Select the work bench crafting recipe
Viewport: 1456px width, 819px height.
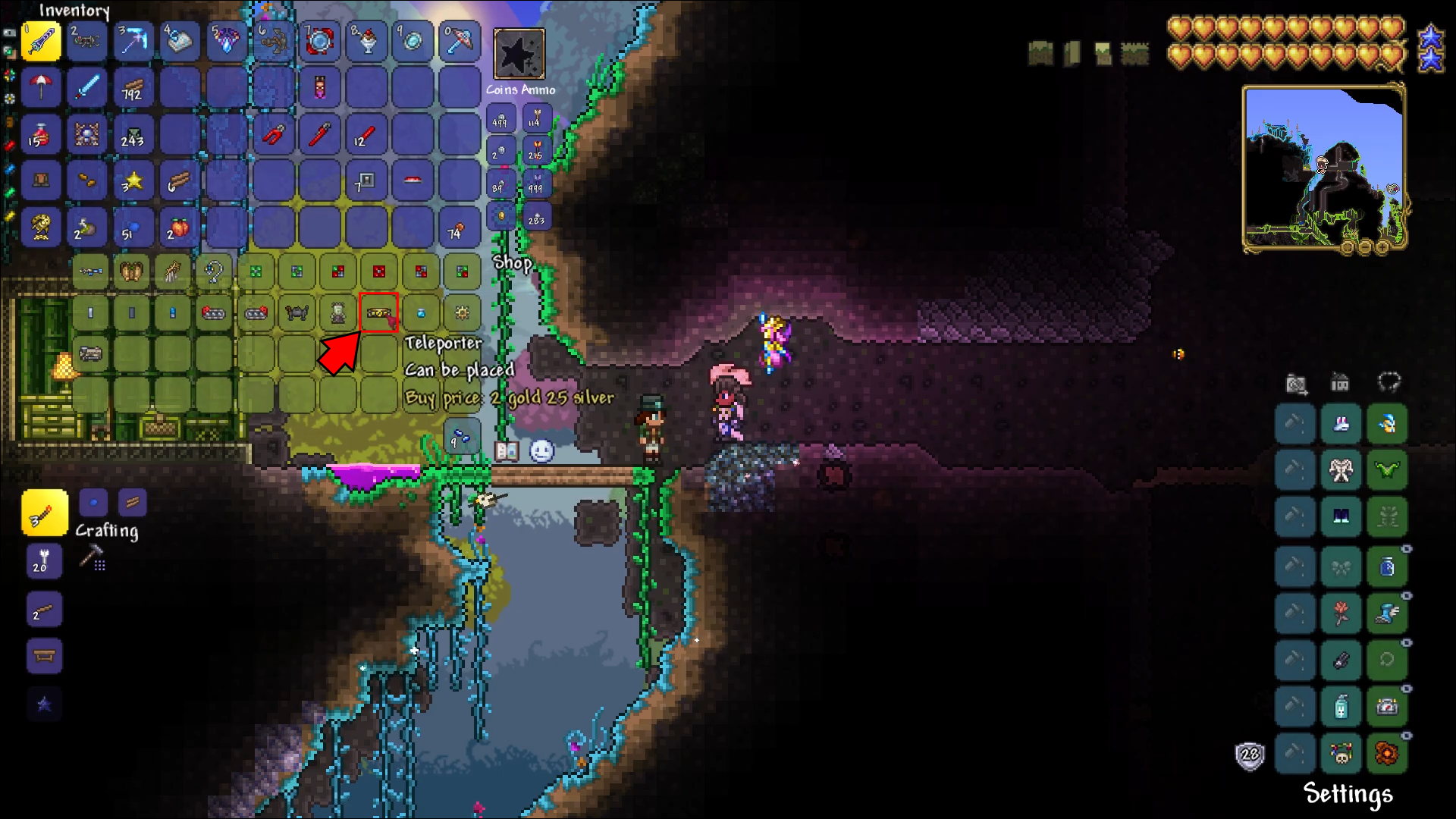click(x=44, y=656)
